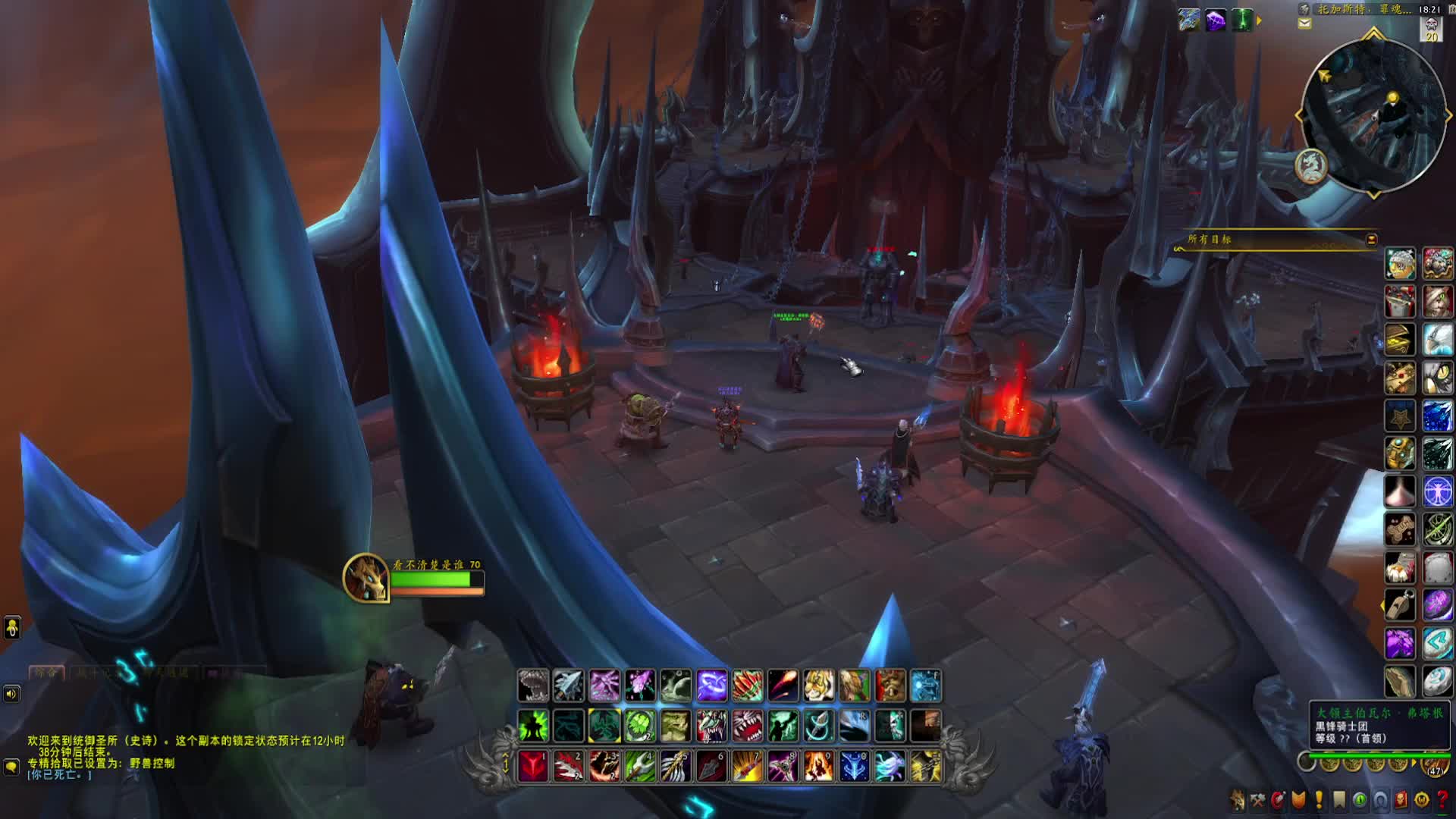
Task: Click the treasure chest icon on side bar
Action: pyautogui.click(x=1400, y=340)
